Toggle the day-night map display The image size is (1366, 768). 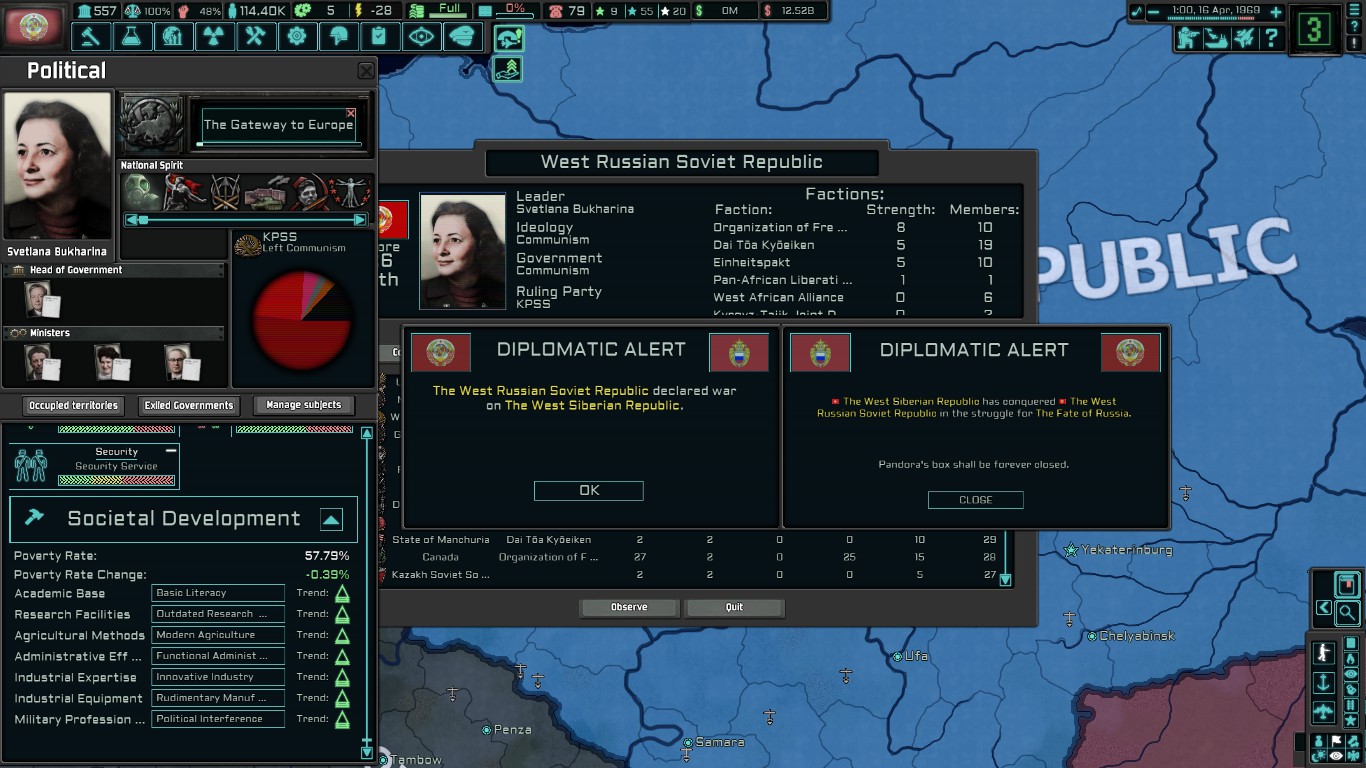tap(1320, 756)
